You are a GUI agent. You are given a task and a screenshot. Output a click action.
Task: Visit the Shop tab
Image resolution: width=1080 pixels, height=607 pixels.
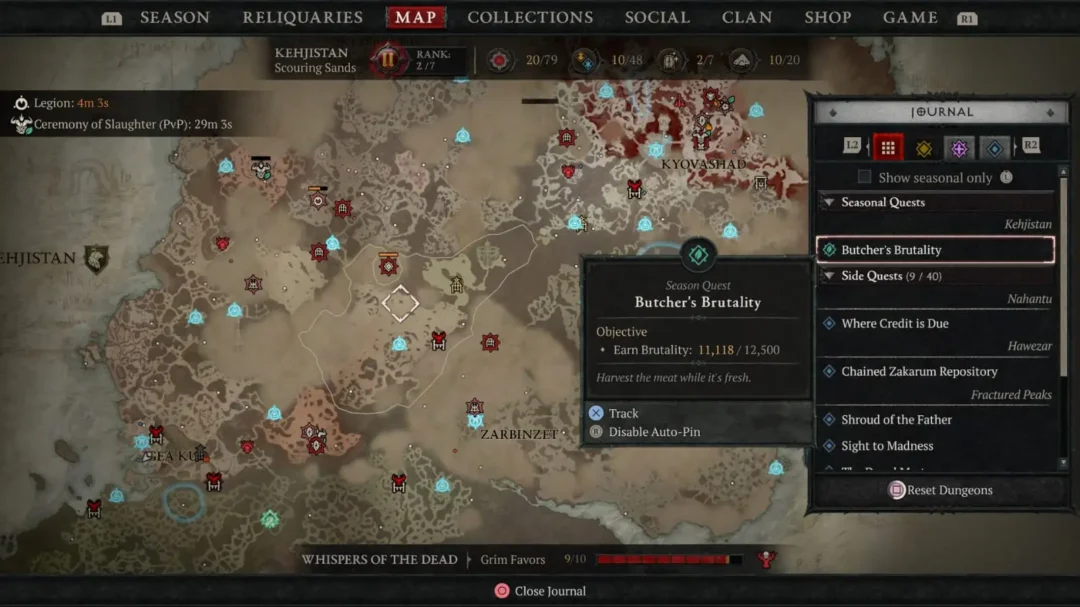coord(828,17)
